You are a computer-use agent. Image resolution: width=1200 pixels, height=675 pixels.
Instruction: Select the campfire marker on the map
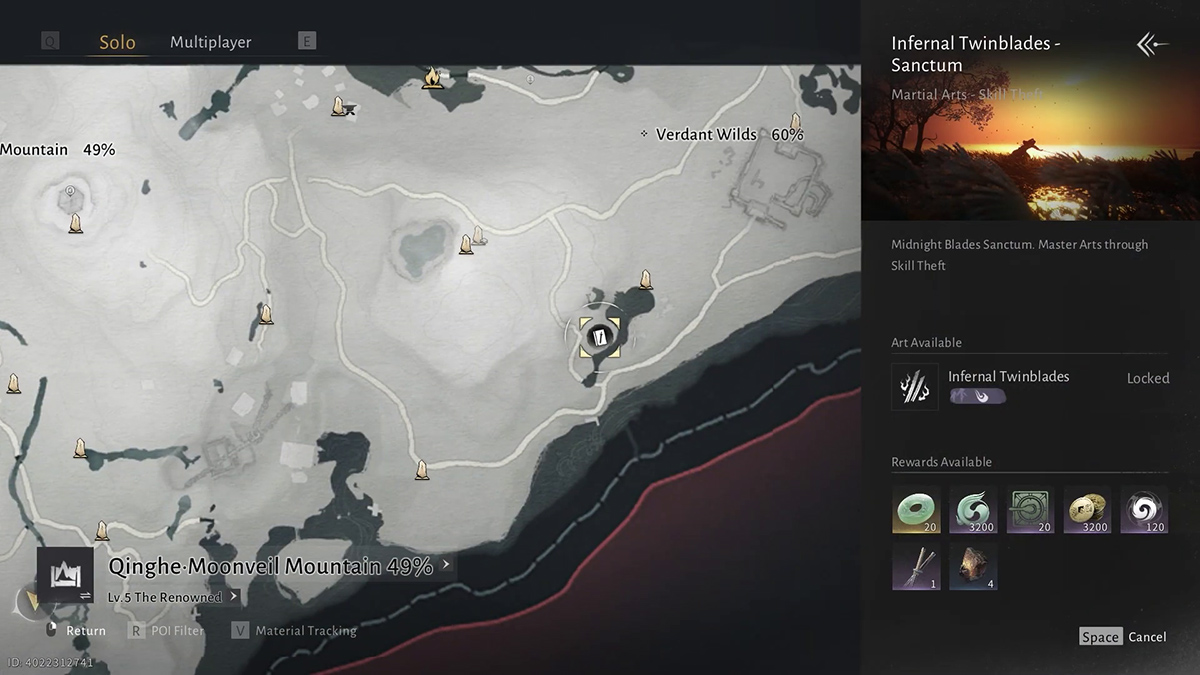[x=432, y=77]
